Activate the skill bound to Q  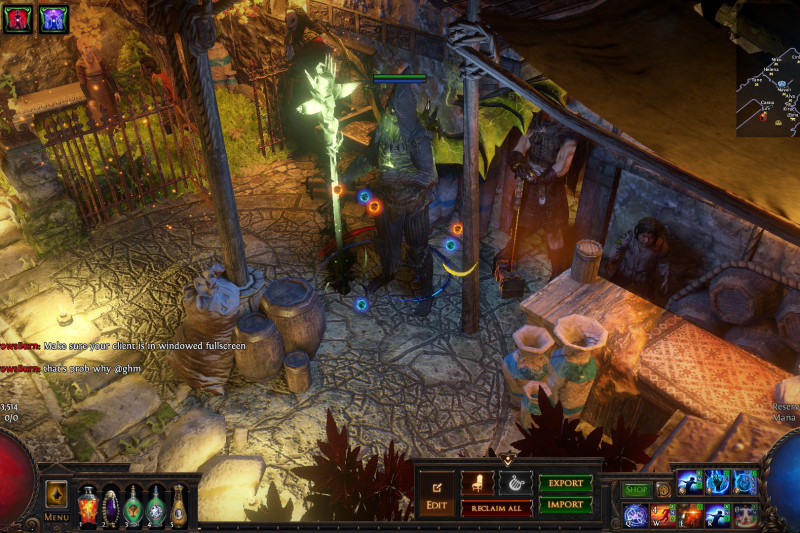637,516
